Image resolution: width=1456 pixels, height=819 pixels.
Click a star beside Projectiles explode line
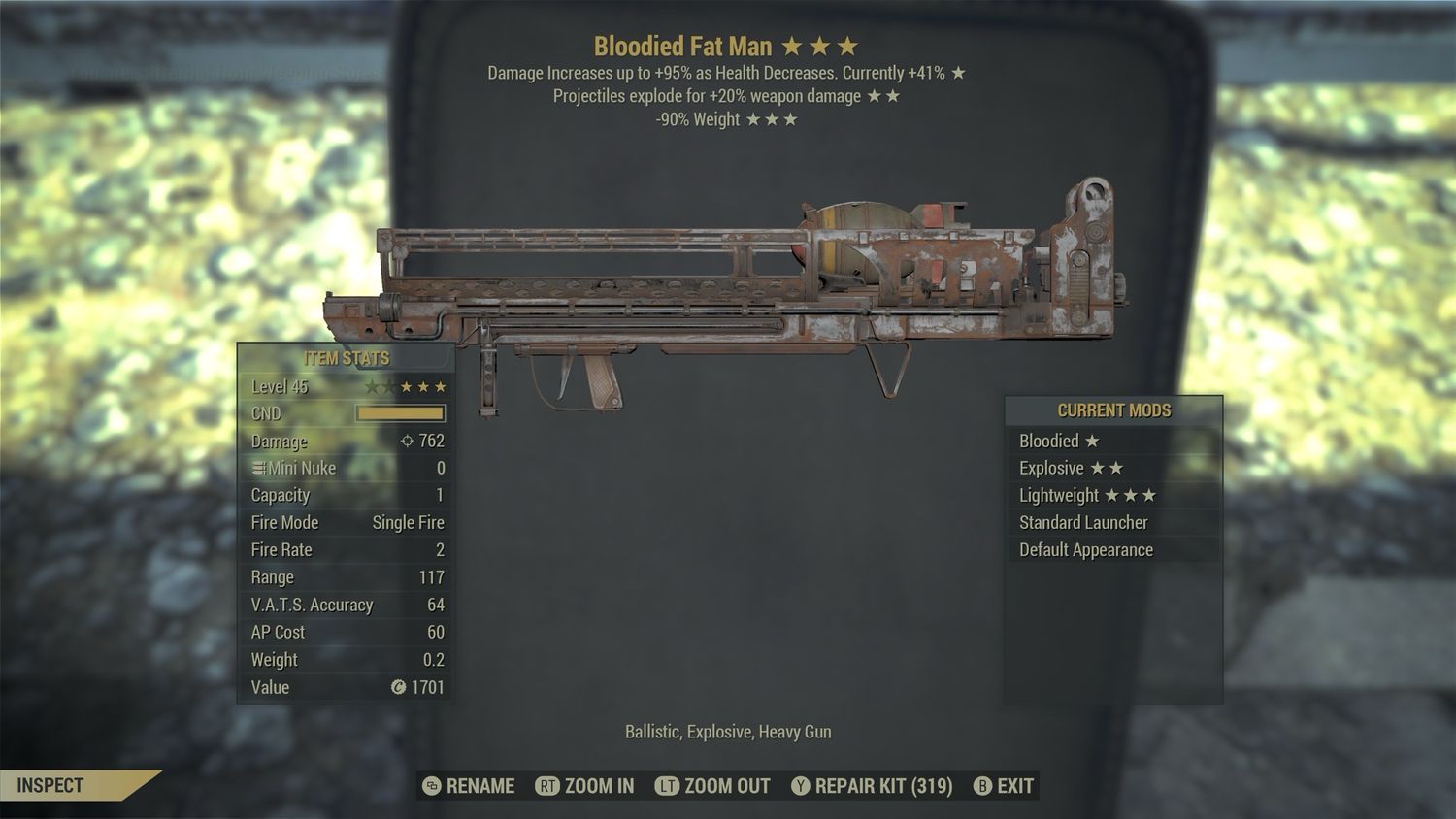coord(877,96)
